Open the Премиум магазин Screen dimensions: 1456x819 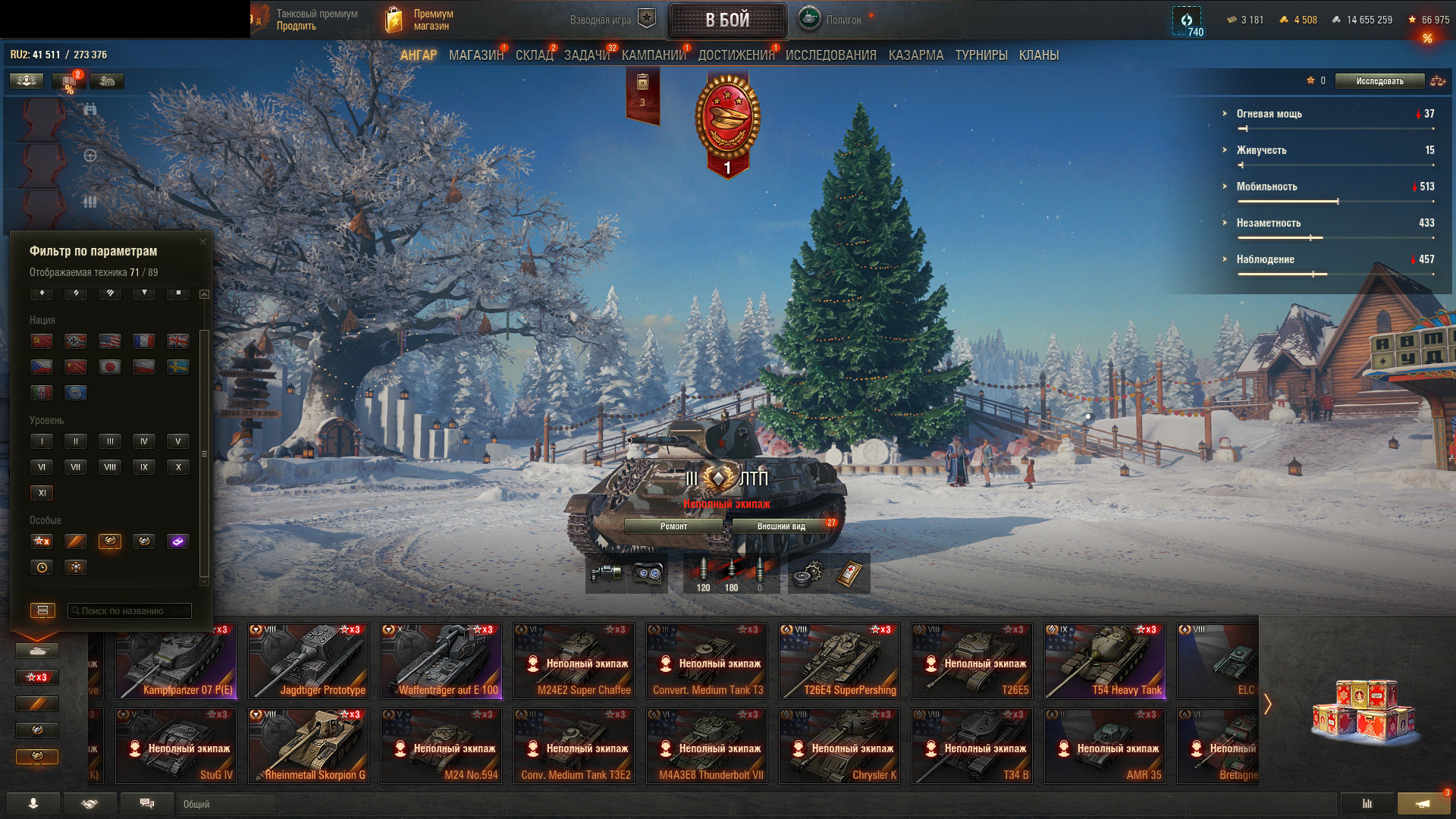pyautogui.click(x=421, y=20)
